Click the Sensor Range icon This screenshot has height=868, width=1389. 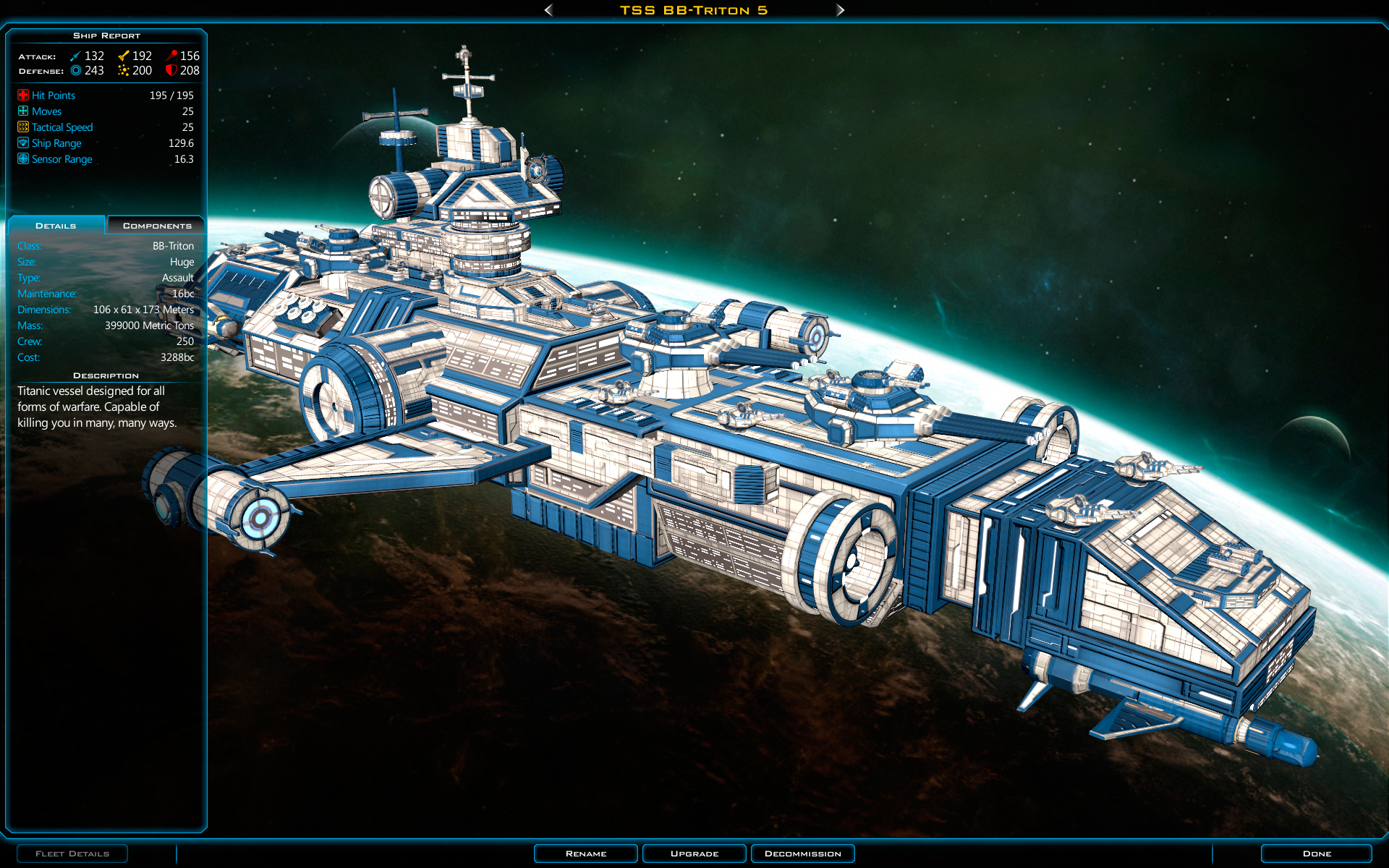pyautogui.click(x=22, y=158)
